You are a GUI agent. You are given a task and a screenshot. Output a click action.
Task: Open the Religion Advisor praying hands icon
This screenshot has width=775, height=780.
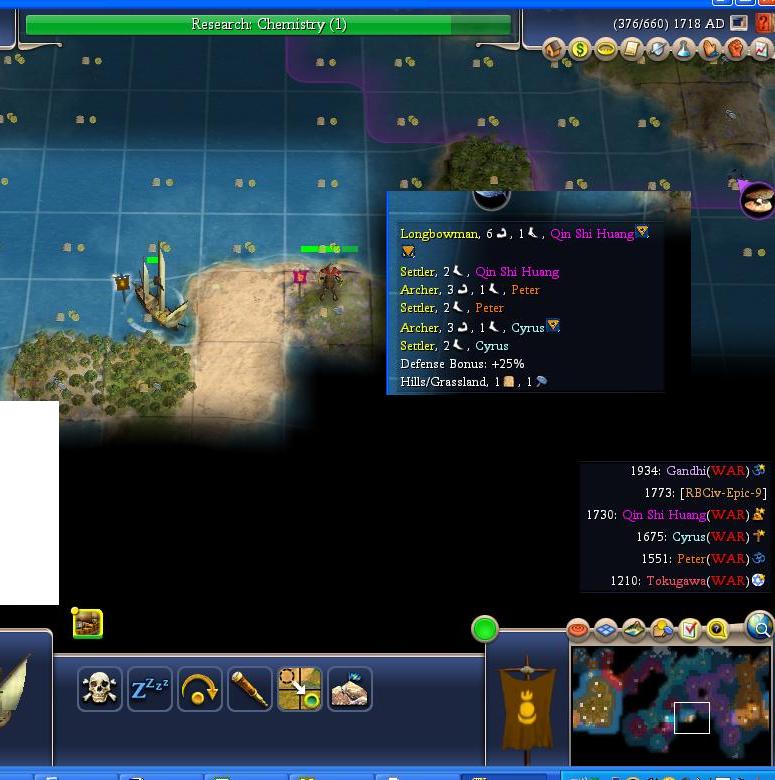(x=710, y=49)
